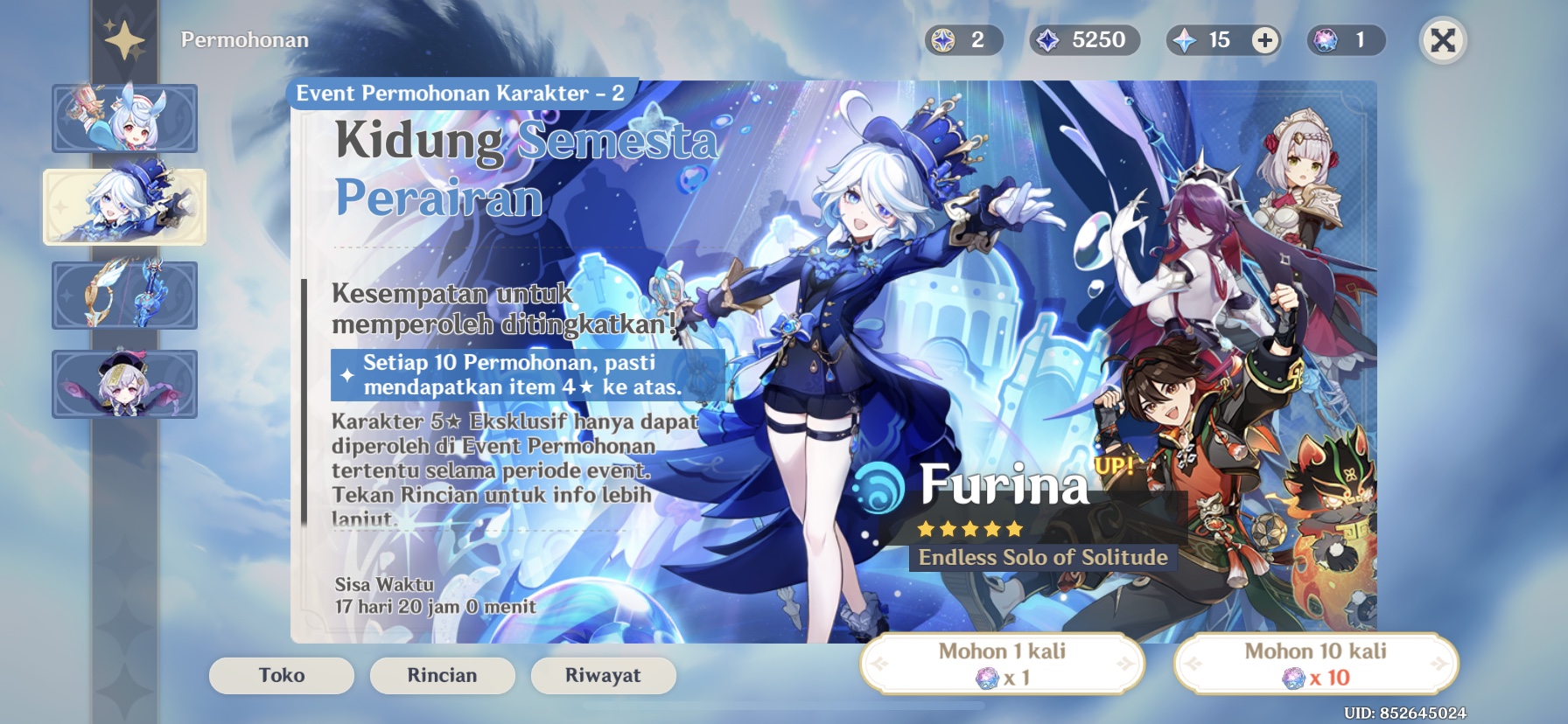Click the plus icon to purchase Primogems

click(x=1266, y=39)
